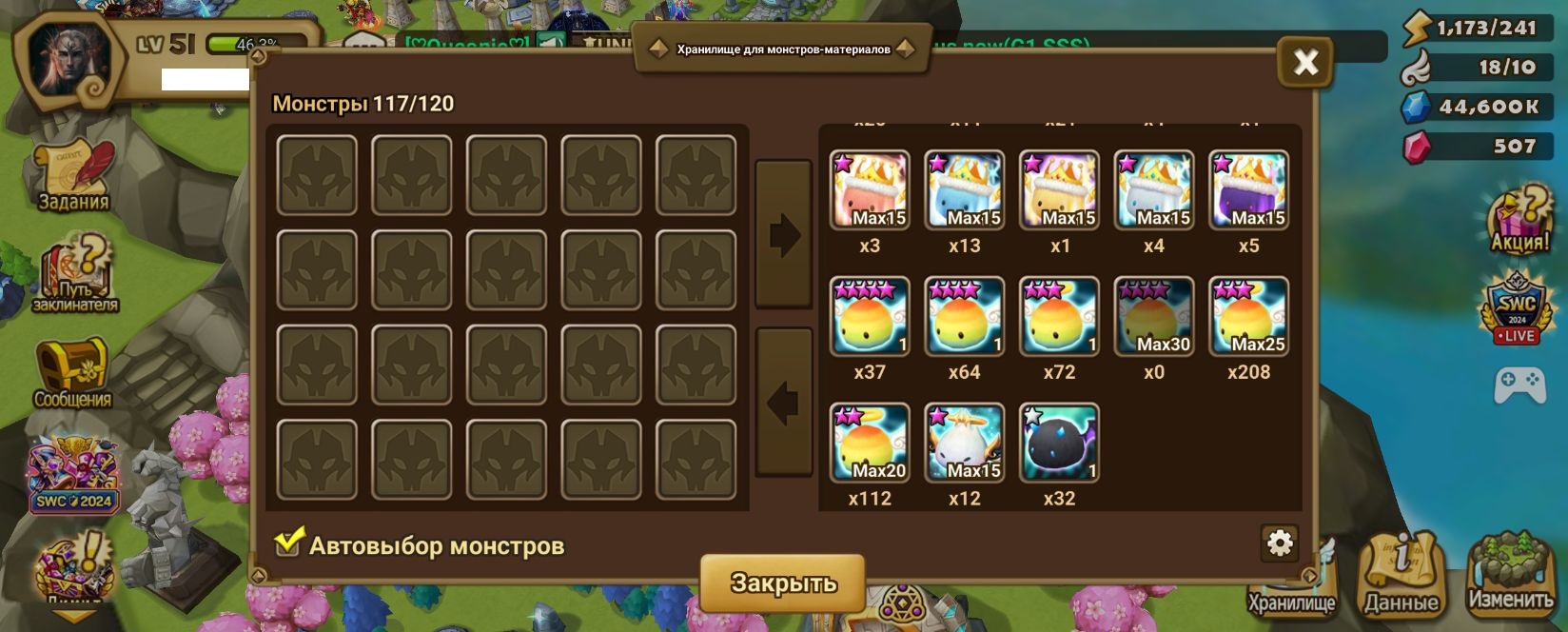
Task: Pick the blue king angelmon with x13
Action: coord(964,189)
